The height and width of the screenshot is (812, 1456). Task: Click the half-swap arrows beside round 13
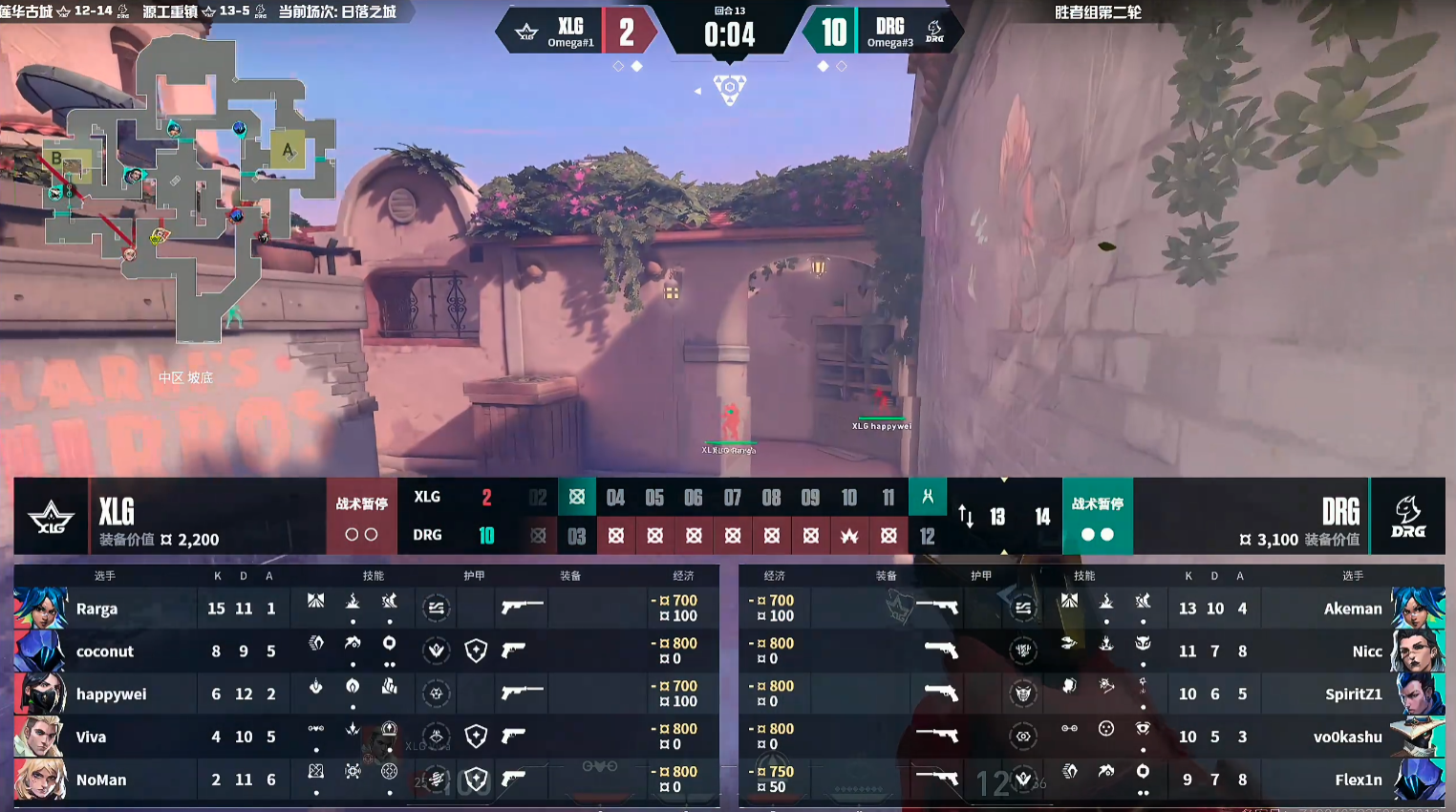966,517
